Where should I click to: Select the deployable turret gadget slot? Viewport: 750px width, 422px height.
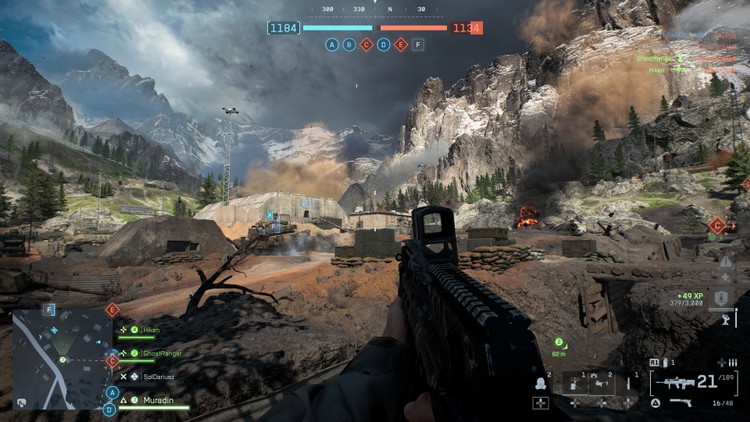click(x=575, y=382)
